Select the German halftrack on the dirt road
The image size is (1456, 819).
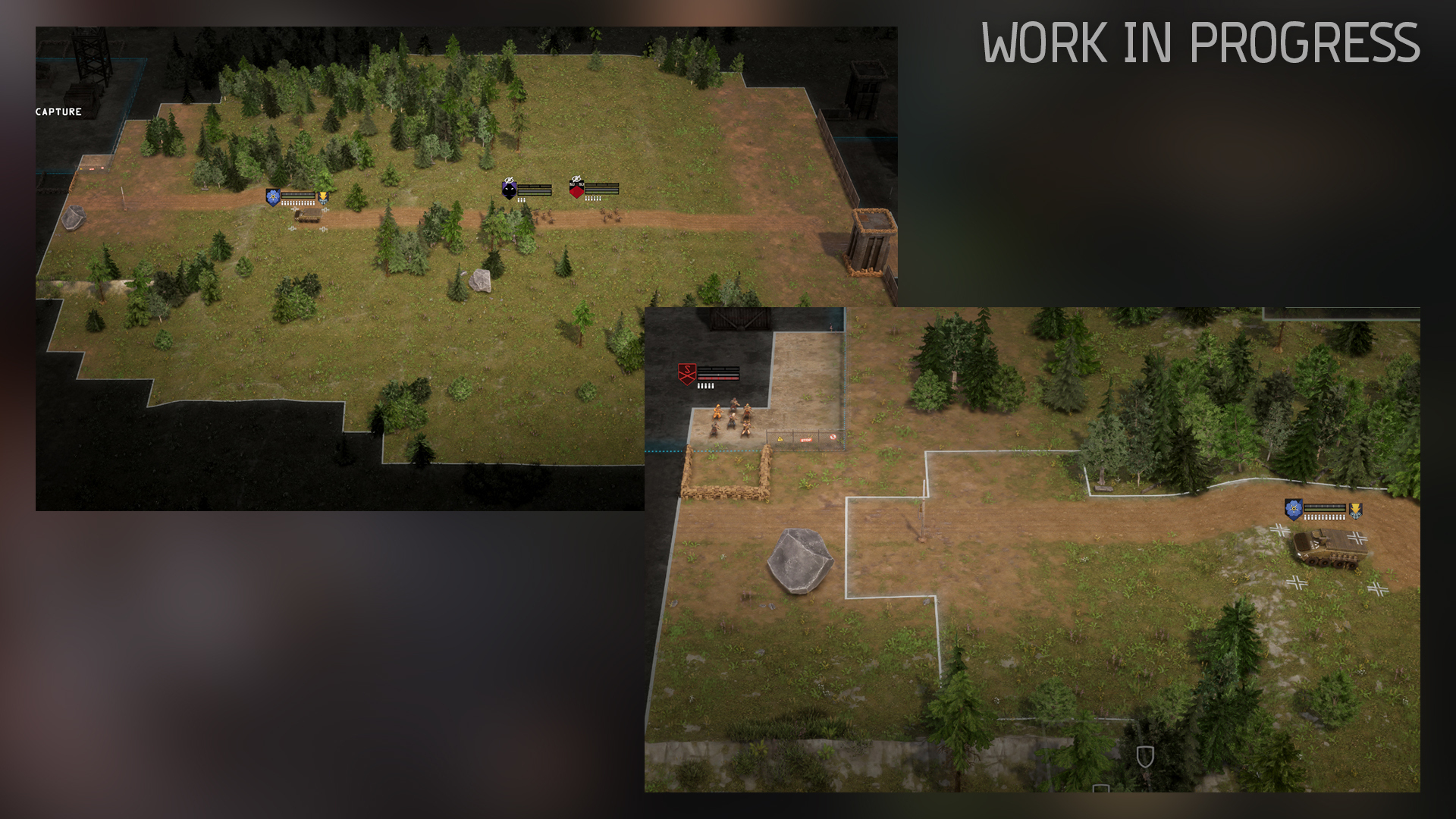1331,548
